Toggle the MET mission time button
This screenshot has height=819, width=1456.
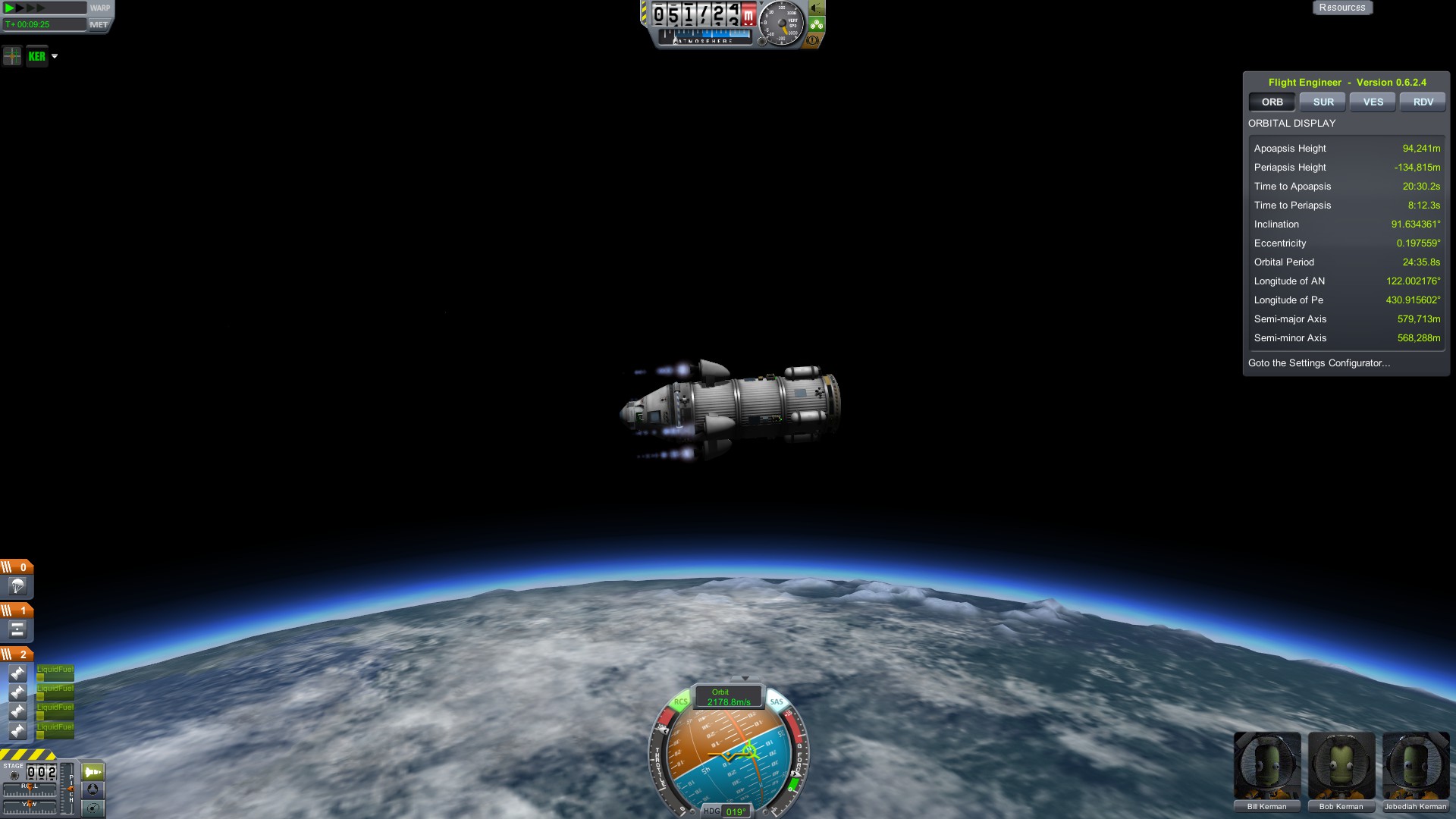pyautogui.click(x=99, y=24)
